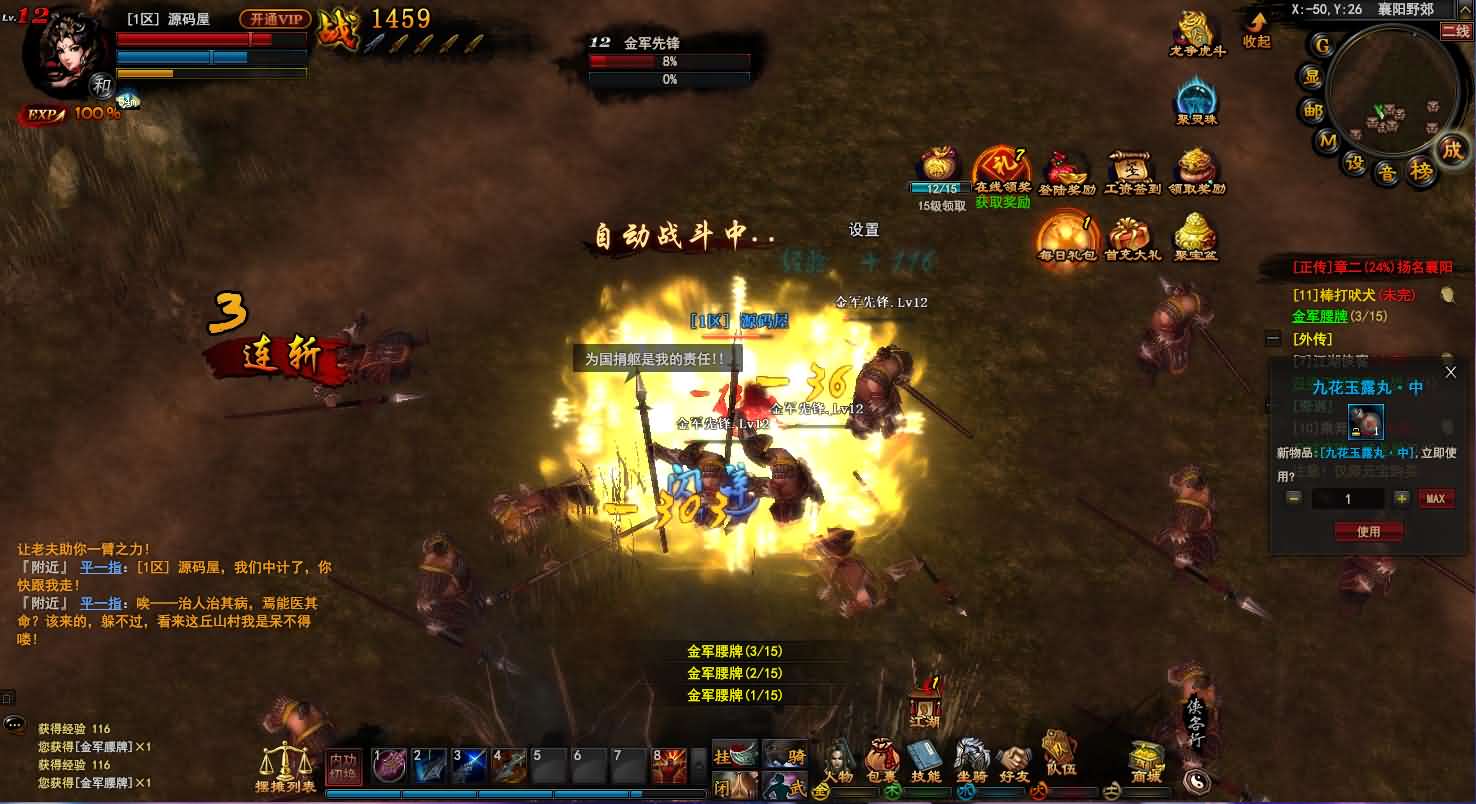Image resolution: width=1476 pixels, height=804 pixels.
Task: Open the 摆摊列表 stall list
Action: (x=285, y=768)
